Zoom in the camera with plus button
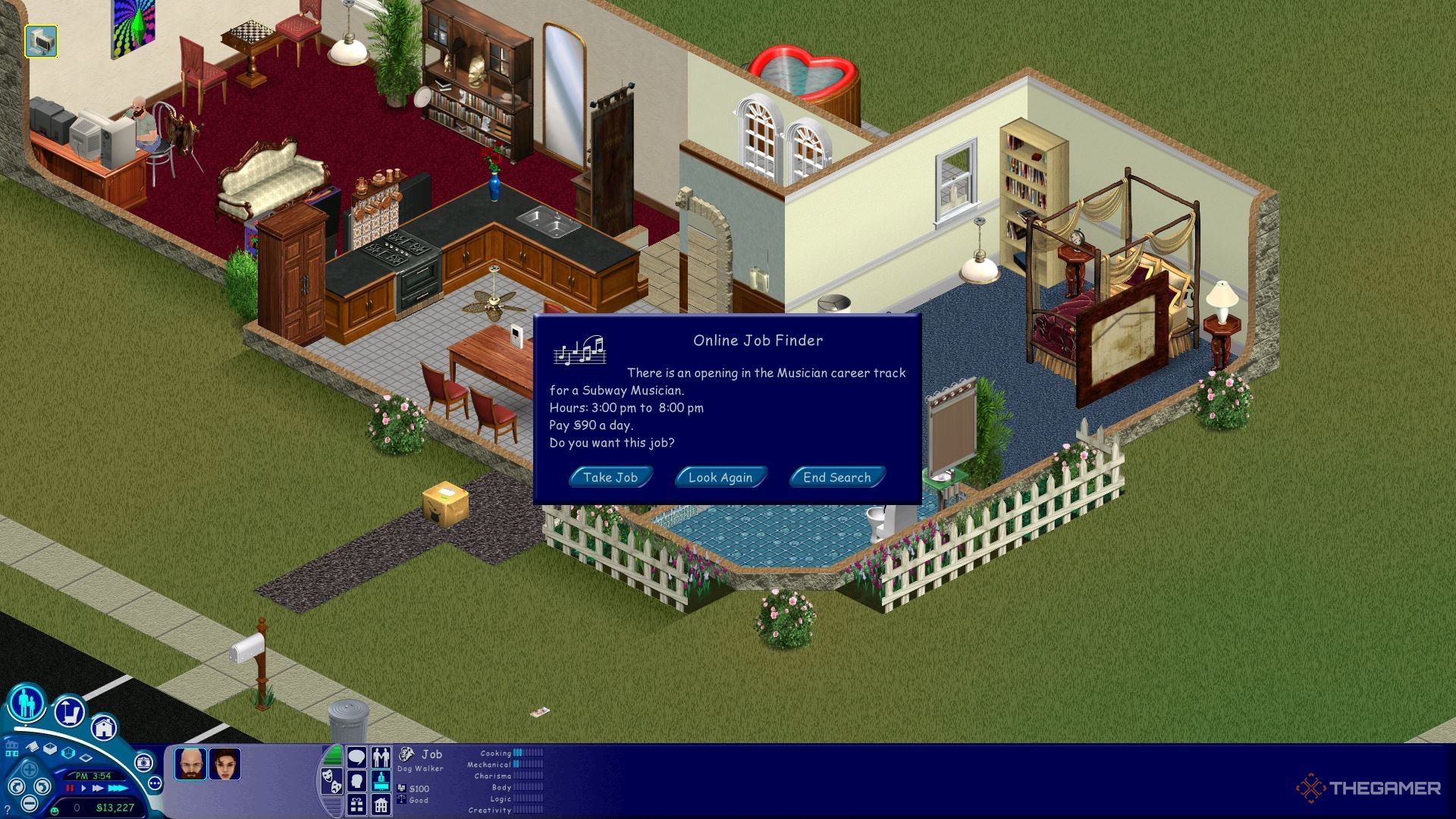The image size is (1456, 819). 30,769
